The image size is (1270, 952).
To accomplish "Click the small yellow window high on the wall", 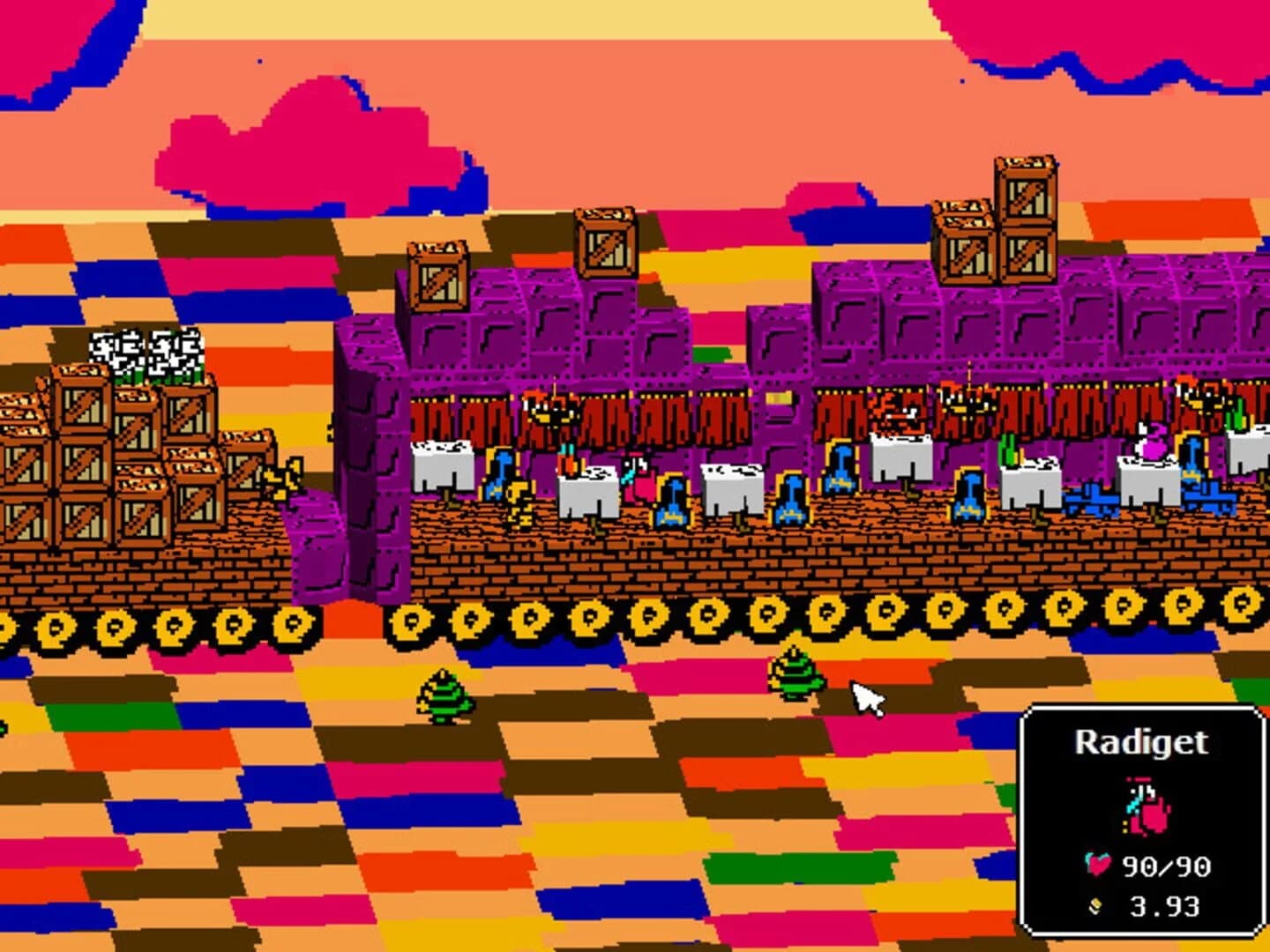I will coord(779,398).
